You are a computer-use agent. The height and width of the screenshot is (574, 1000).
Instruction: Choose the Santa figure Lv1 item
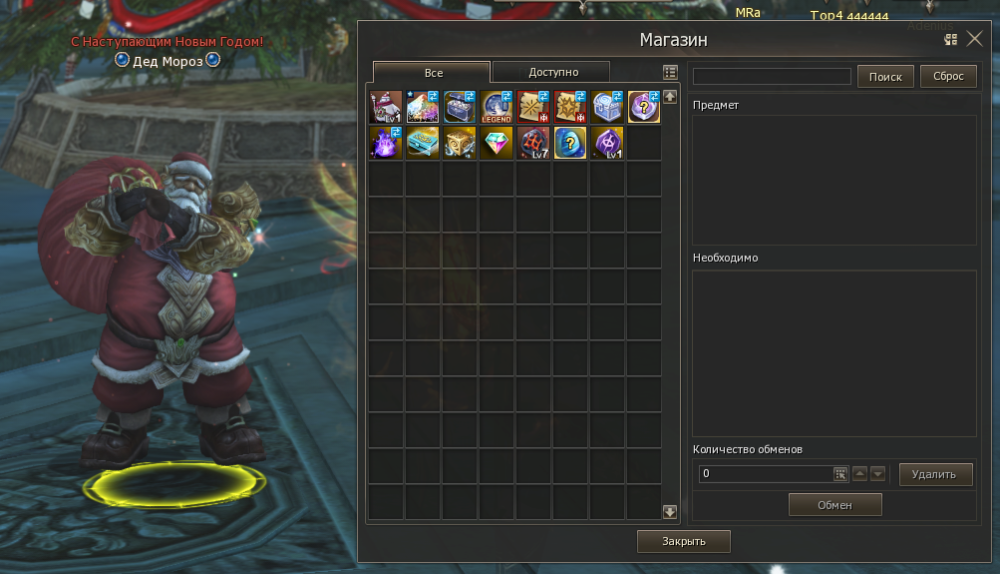(x=386, y=107)
